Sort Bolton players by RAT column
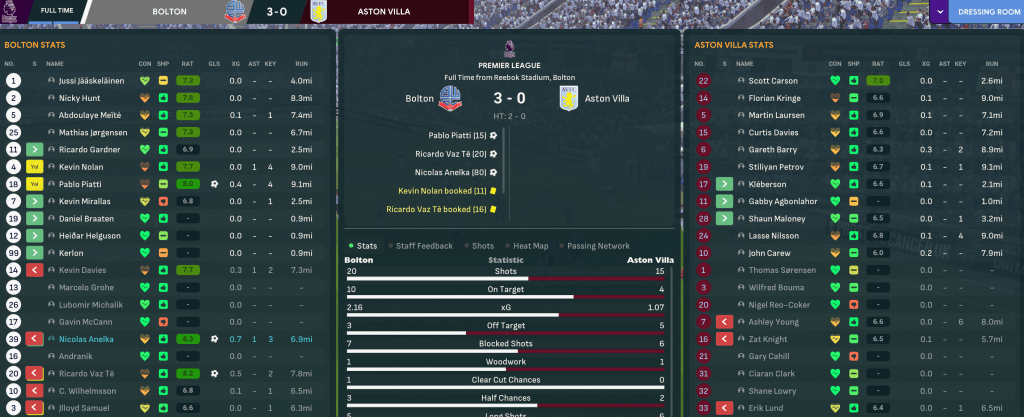This screenshot has width=1024, height=417. point(185,62)
